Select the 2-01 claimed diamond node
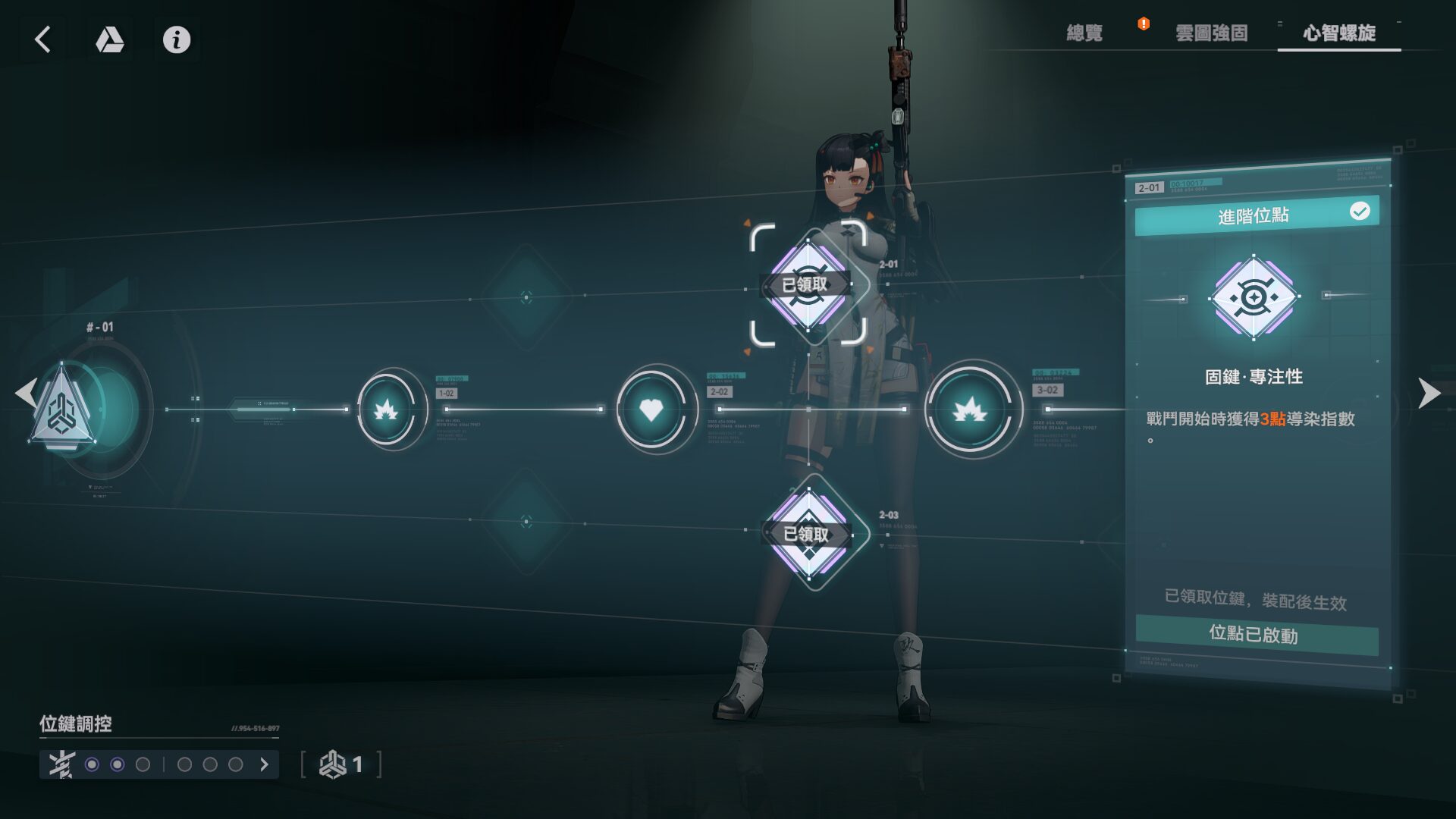Viewport: 1456px width, 819px height. click(808, 285)
